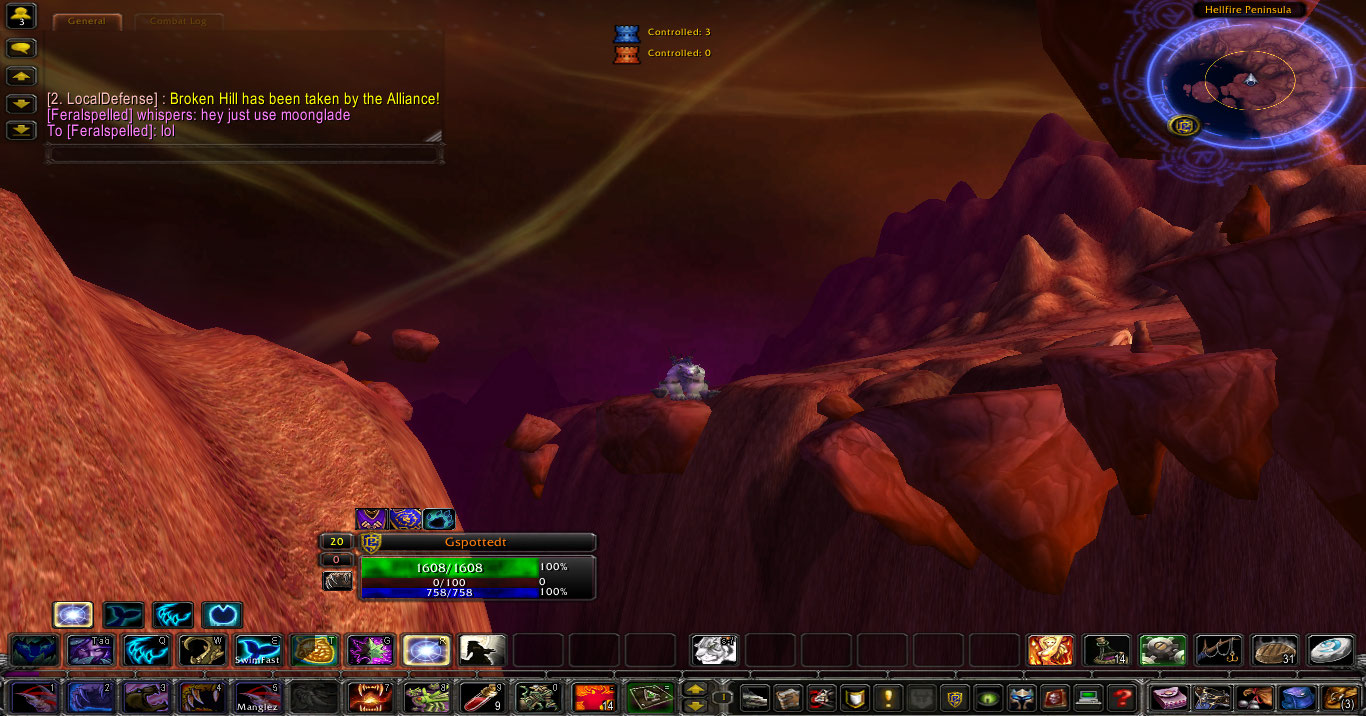Click the action bar page up arrow

(694, 689)
